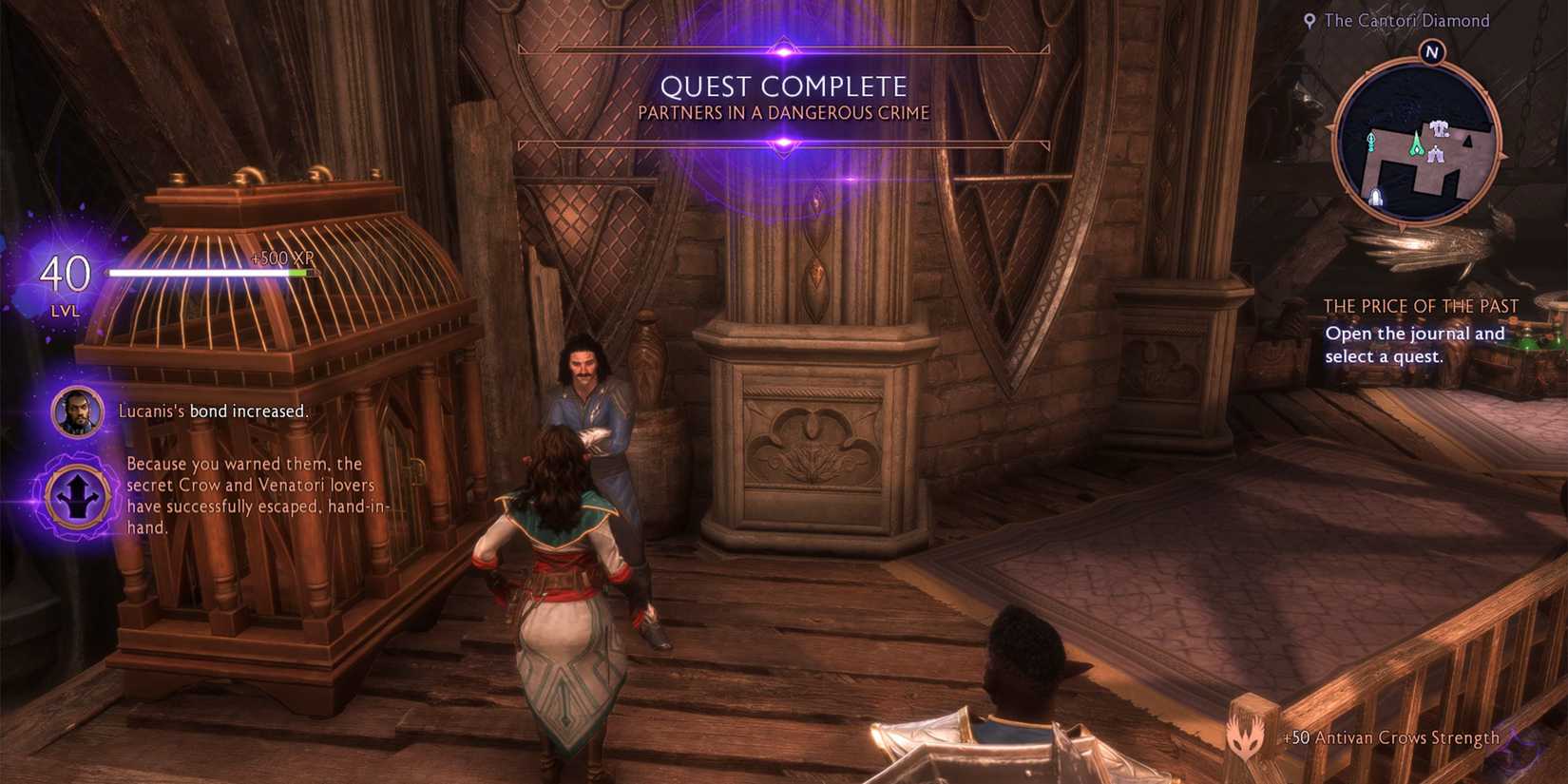Select THE PRICE OF THE PAST quest title
The width and height of the screenshot is (1568, 784).
[x=1422, y=306]
